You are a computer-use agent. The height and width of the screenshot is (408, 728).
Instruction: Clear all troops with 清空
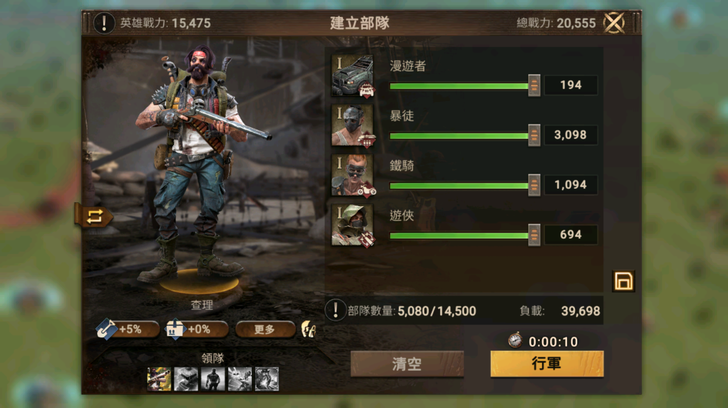(x=407, y=364)
